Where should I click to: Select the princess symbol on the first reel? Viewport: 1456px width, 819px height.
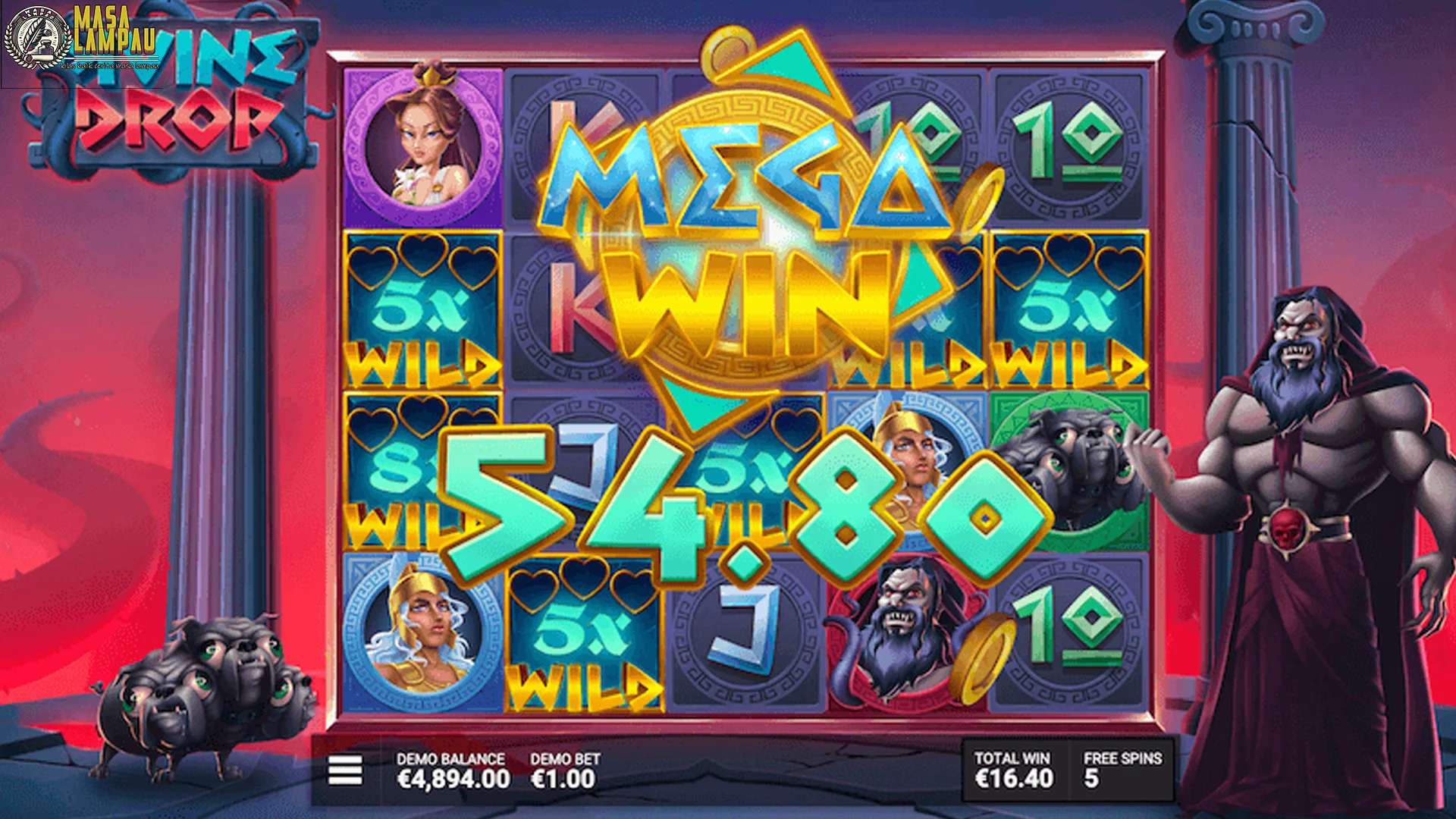(421, 140)
